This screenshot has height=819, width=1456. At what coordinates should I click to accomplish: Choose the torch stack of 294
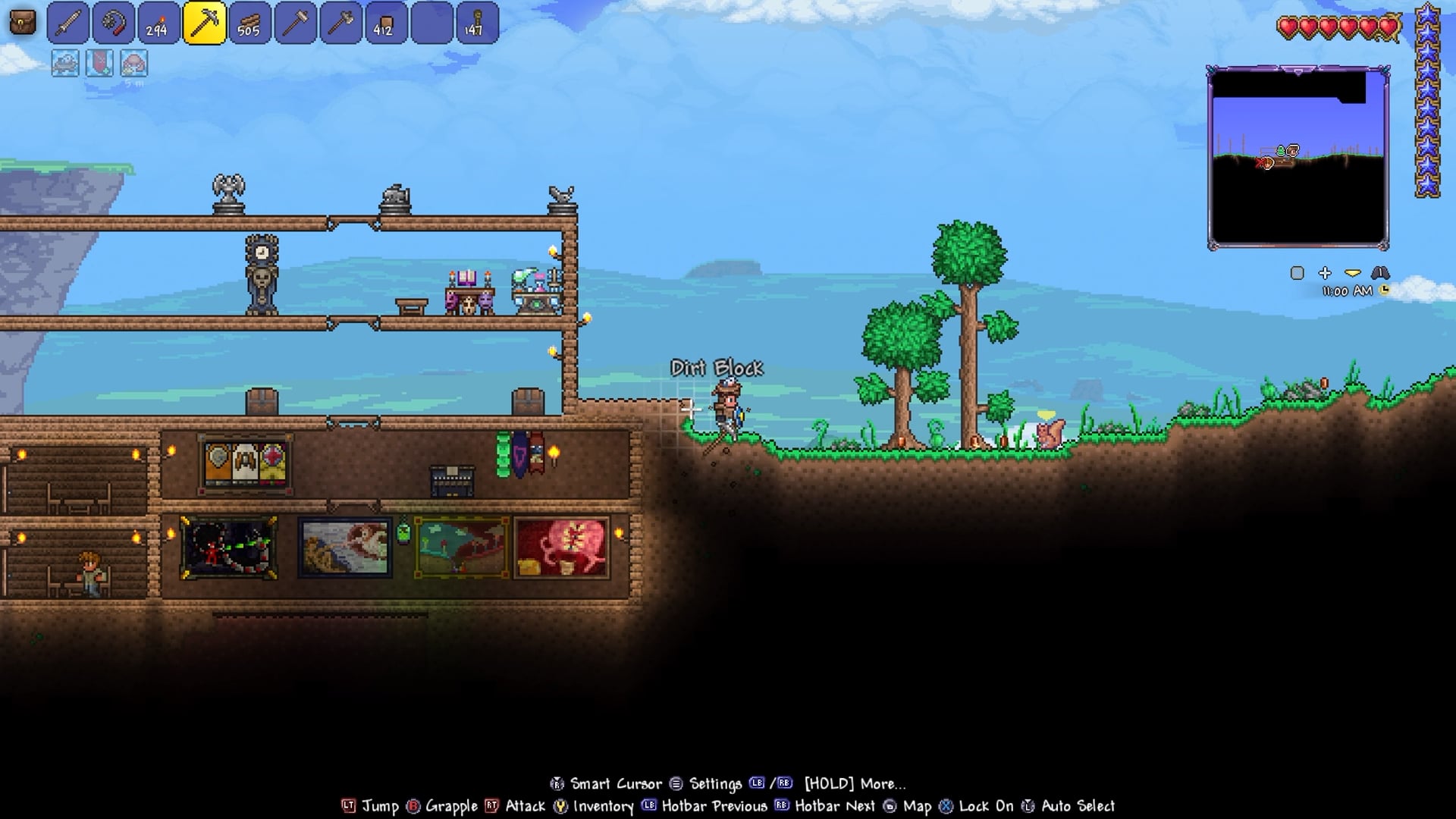coord(158,23)
